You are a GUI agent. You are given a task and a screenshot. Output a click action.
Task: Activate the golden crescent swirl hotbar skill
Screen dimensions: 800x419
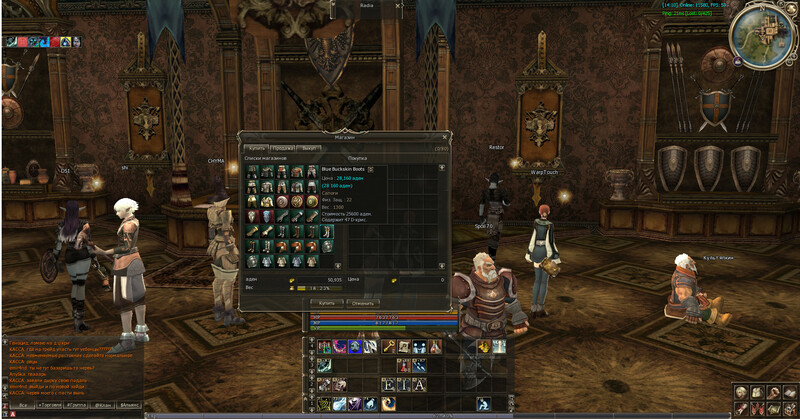(387, 403)
